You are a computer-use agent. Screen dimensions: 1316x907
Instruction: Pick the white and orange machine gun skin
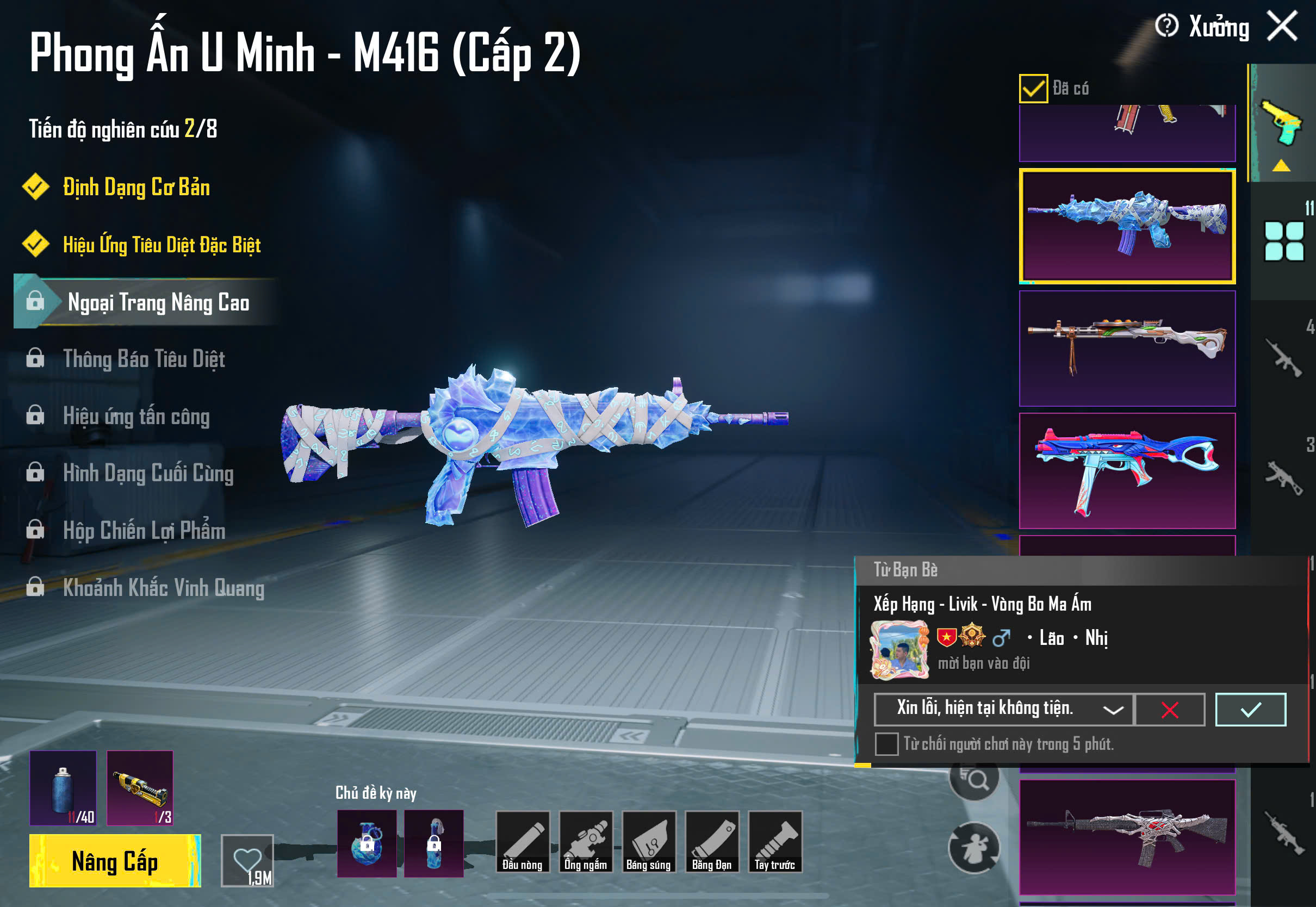pos(1127,349)
